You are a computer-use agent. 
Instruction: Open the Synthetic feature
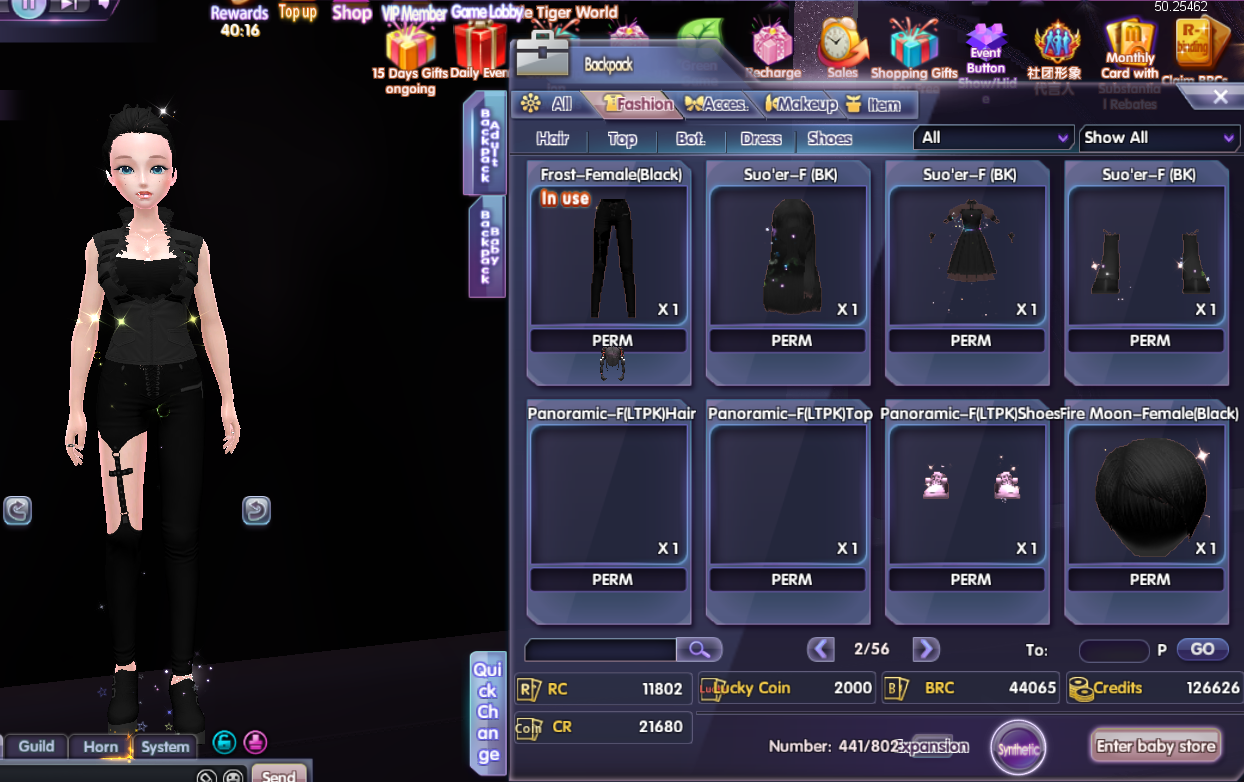pyautogui.click(x=1017, y=748)
